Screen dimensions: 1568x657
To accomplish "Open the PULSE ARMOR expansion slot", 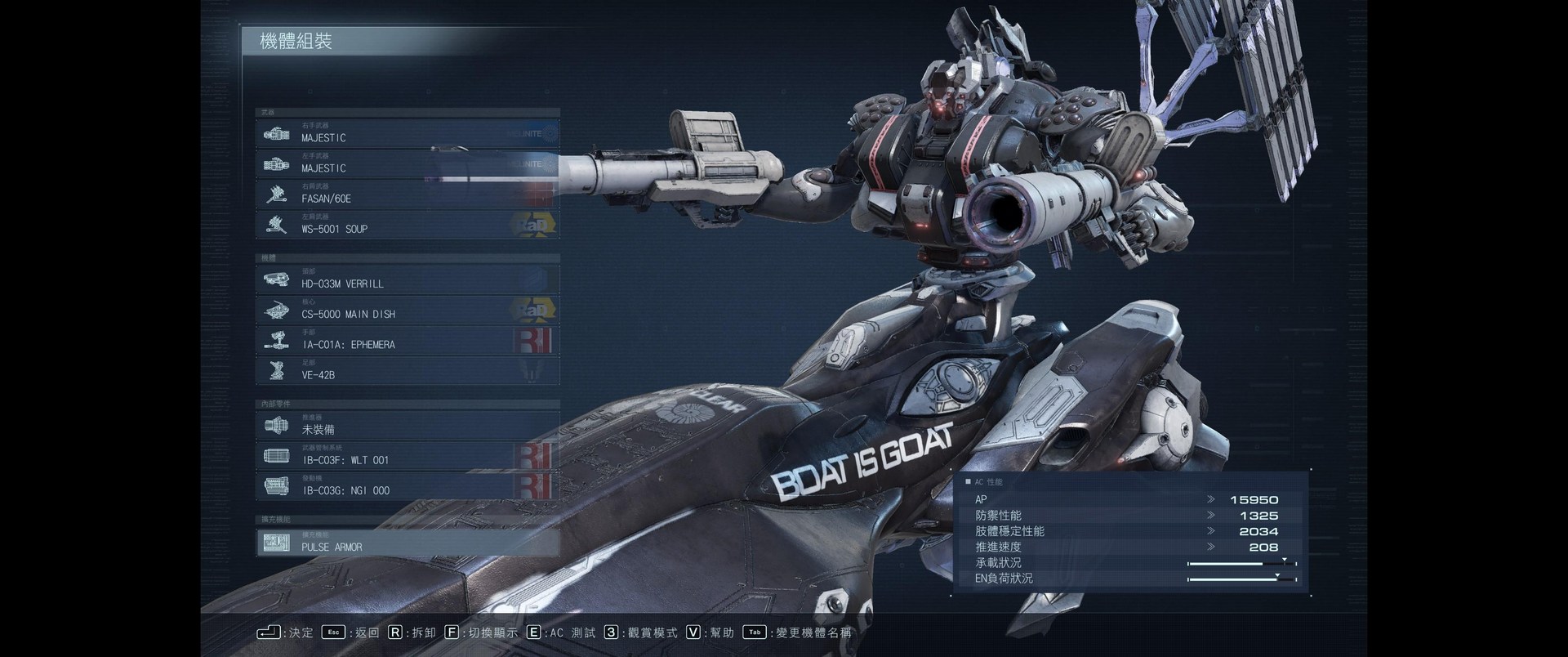I will [x=407, y=543].
